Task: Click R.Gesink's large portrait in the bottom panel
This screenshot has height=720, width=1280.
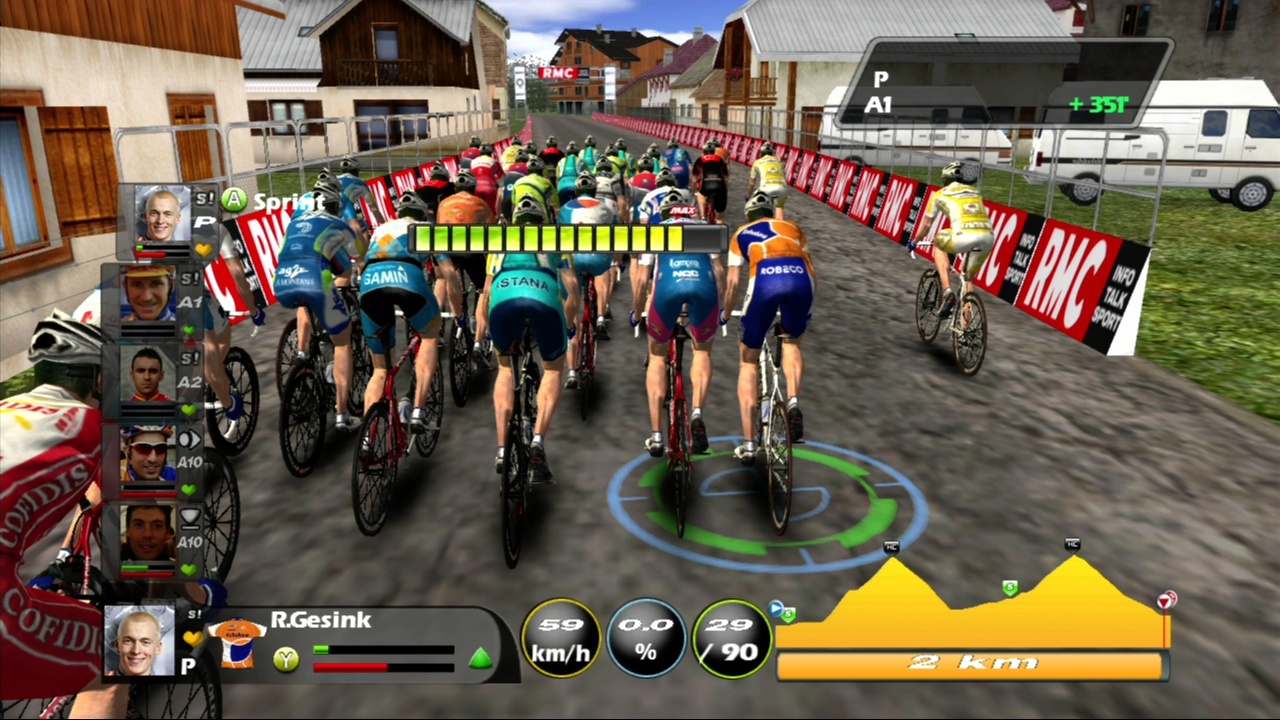Action: point(139,641)
